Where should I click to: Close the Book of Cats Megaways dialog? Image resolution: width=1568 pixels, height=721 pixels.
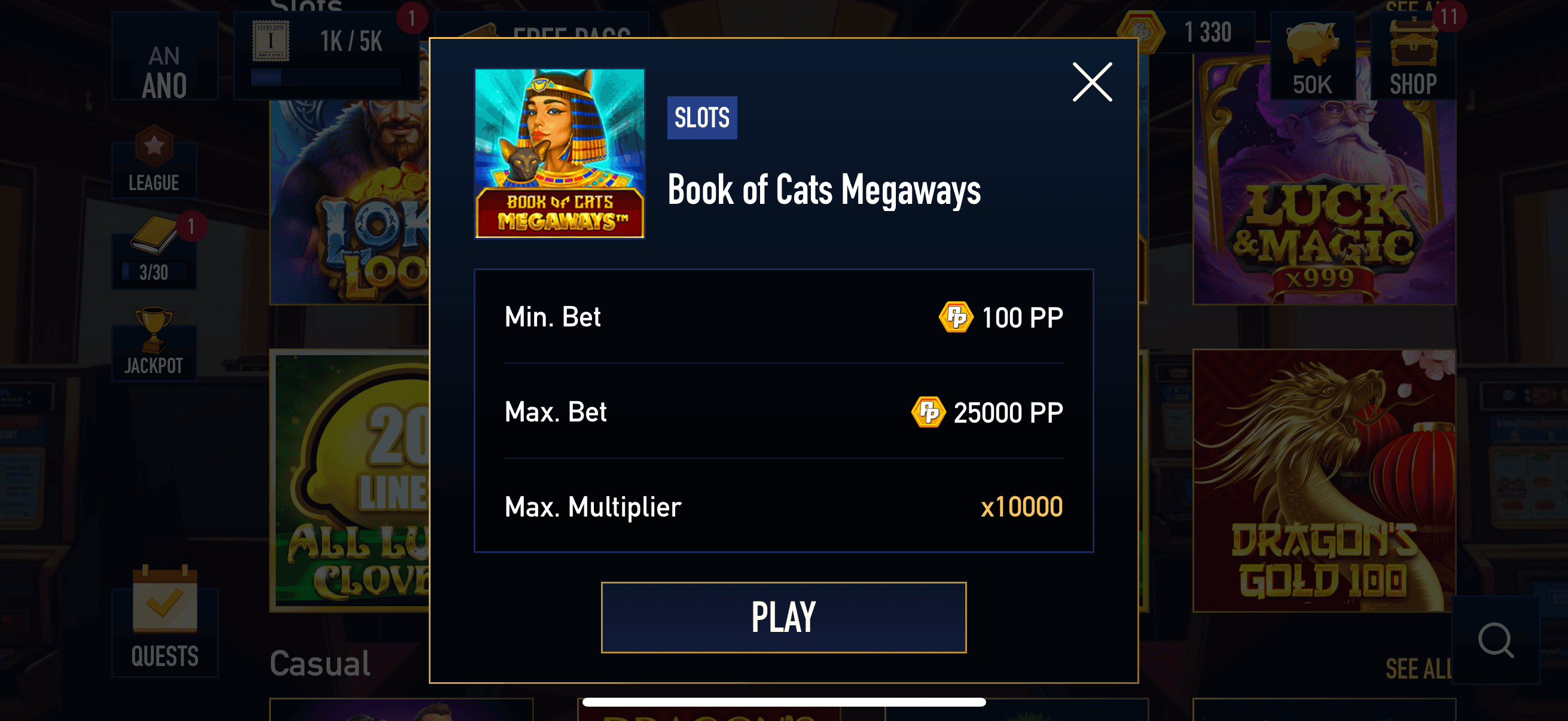pyautogui.click(x=1091, y=82)
